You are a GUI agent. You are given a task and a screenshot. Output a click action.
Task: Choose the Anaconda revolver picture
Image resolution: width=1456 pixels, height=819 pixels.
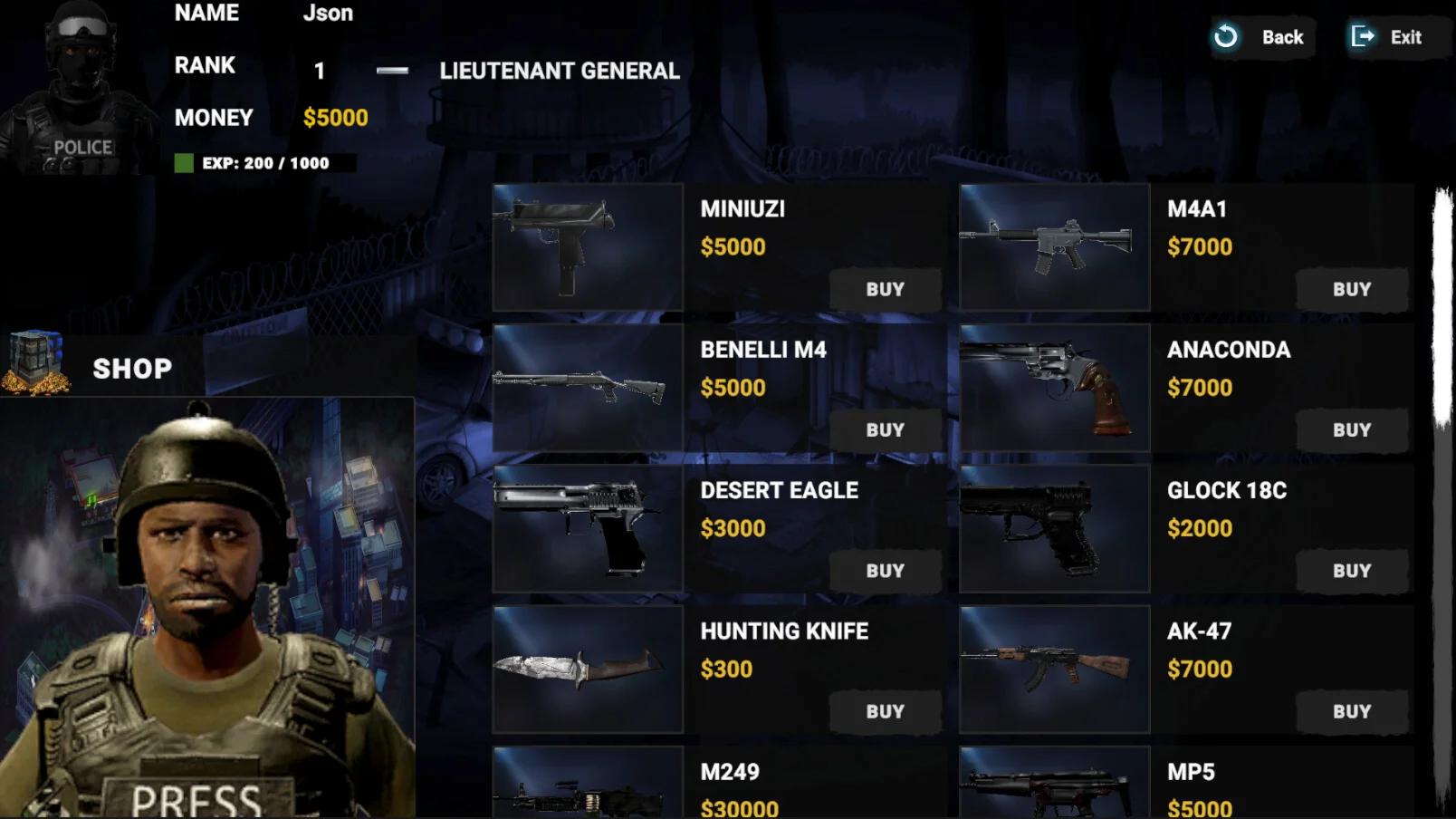[x=1054, y=388]
